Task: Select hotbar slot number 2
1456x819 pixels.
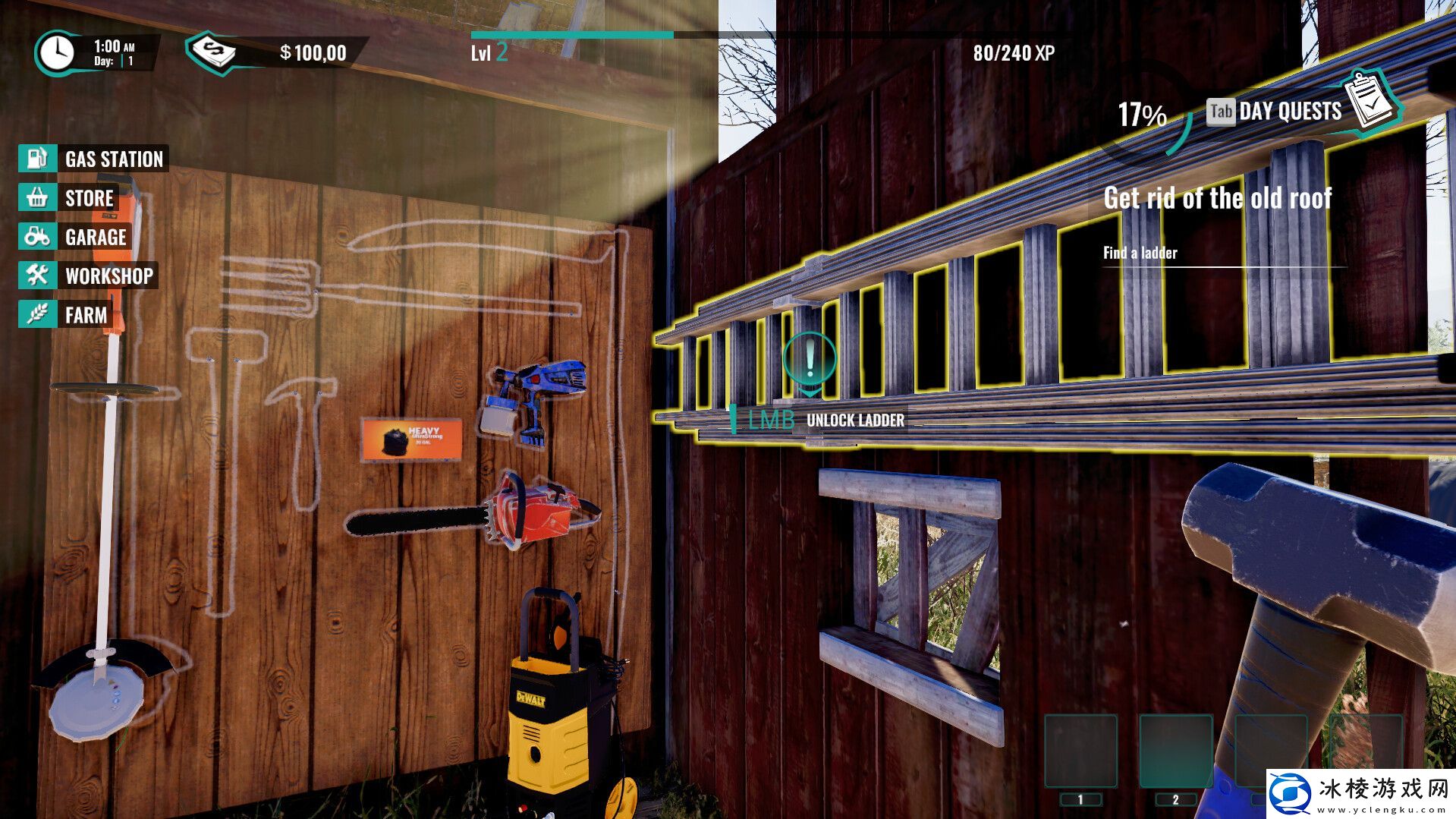Action: 1175,751
